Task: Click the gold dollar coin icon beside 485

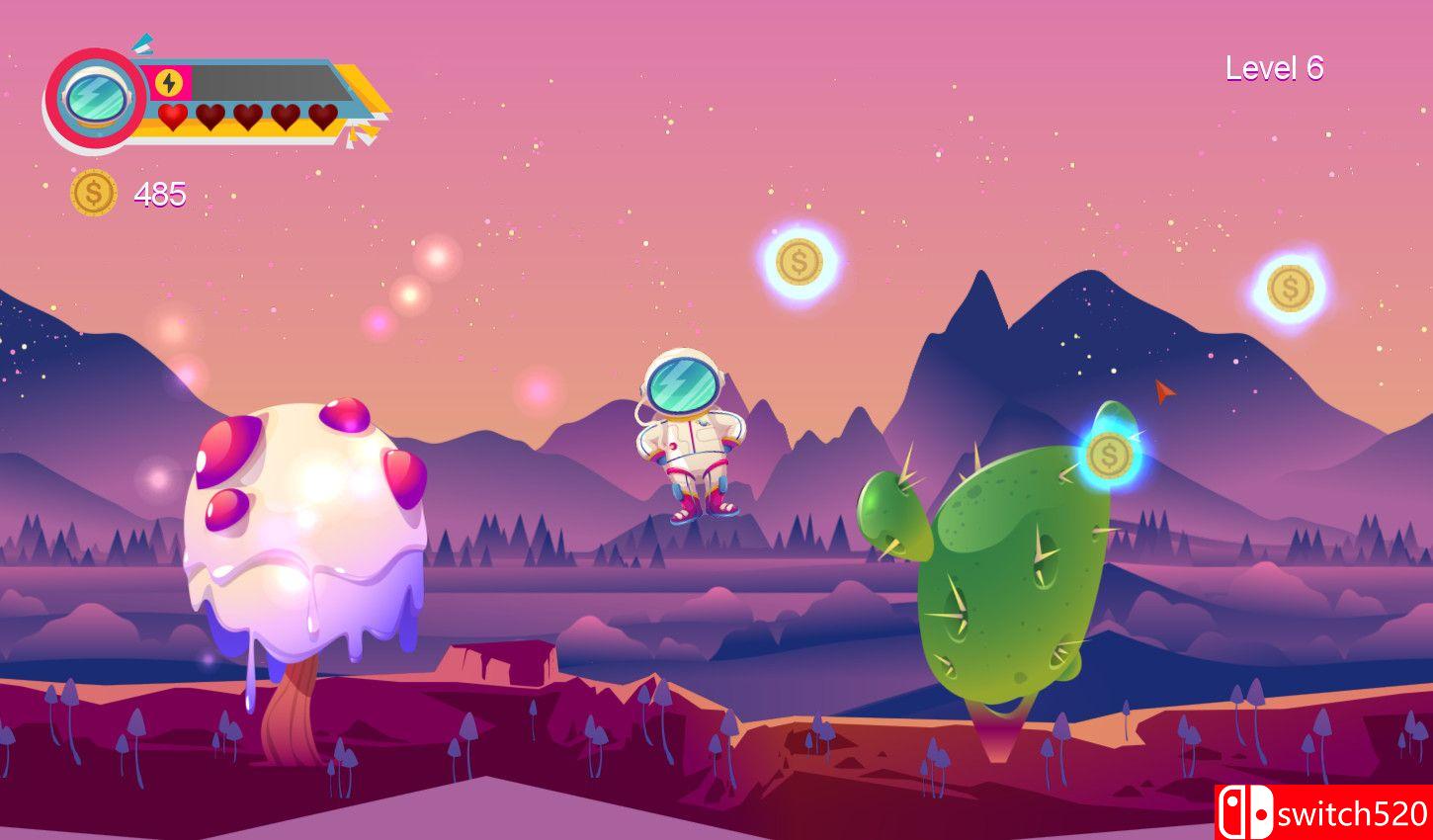Action: (x=95, y=193)
